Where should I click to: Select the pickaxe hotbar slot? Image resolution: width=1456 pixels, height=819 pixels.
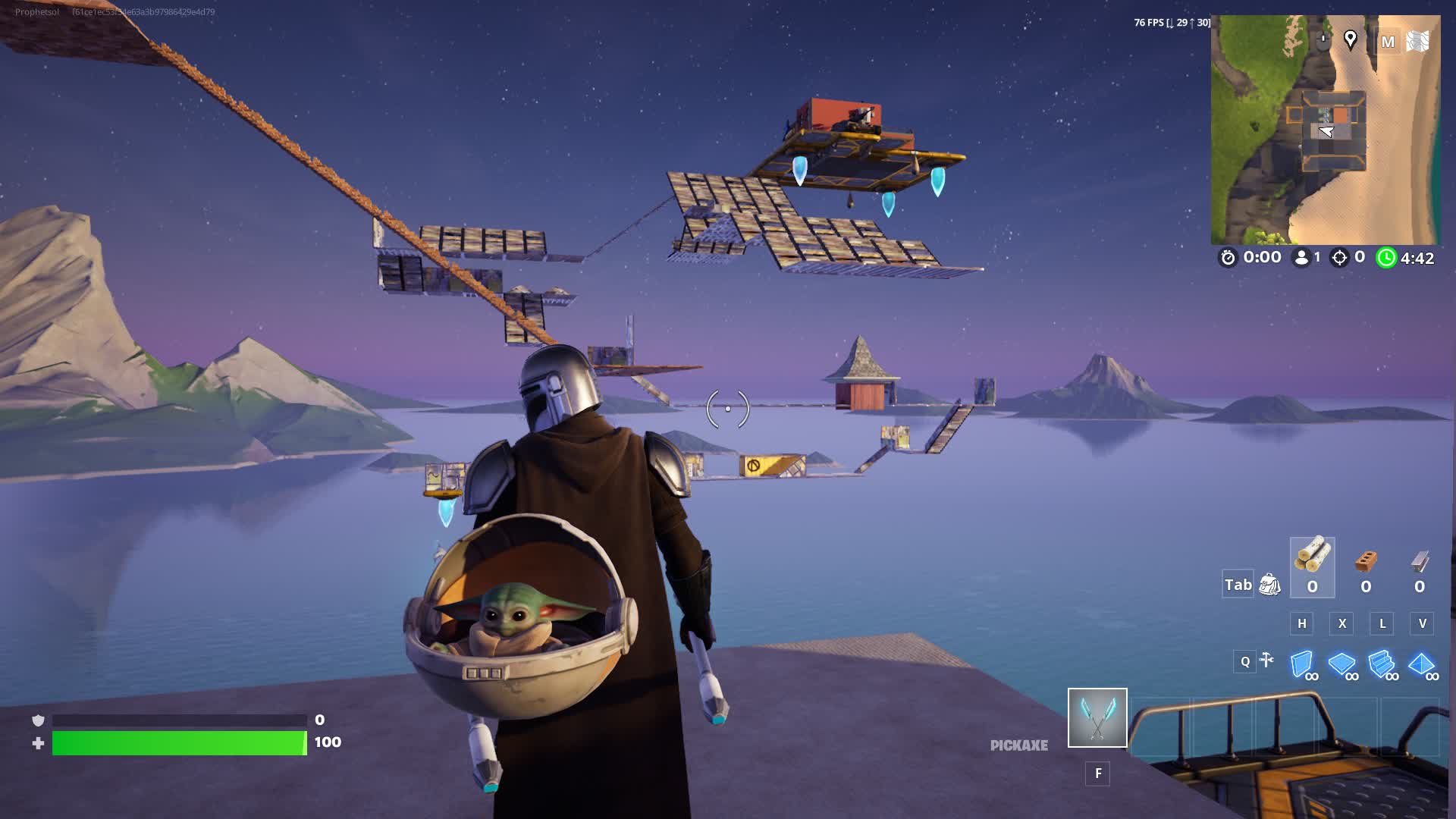(x=1097, y=717)
